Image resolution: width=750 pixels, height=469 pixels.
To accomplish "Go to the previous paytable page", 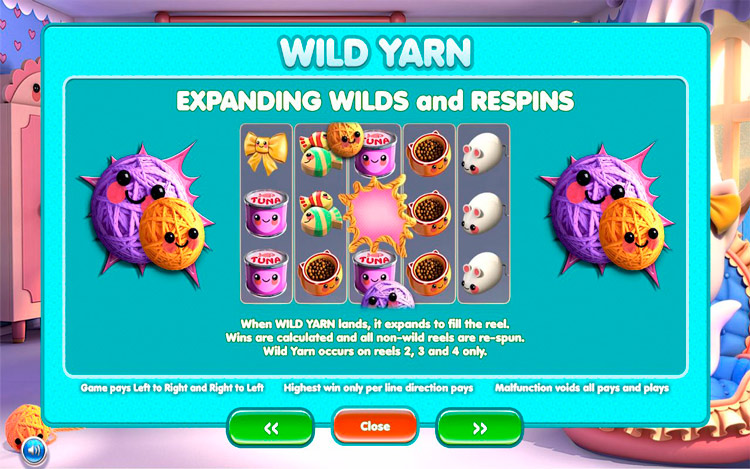I will (x=270, y=427).
